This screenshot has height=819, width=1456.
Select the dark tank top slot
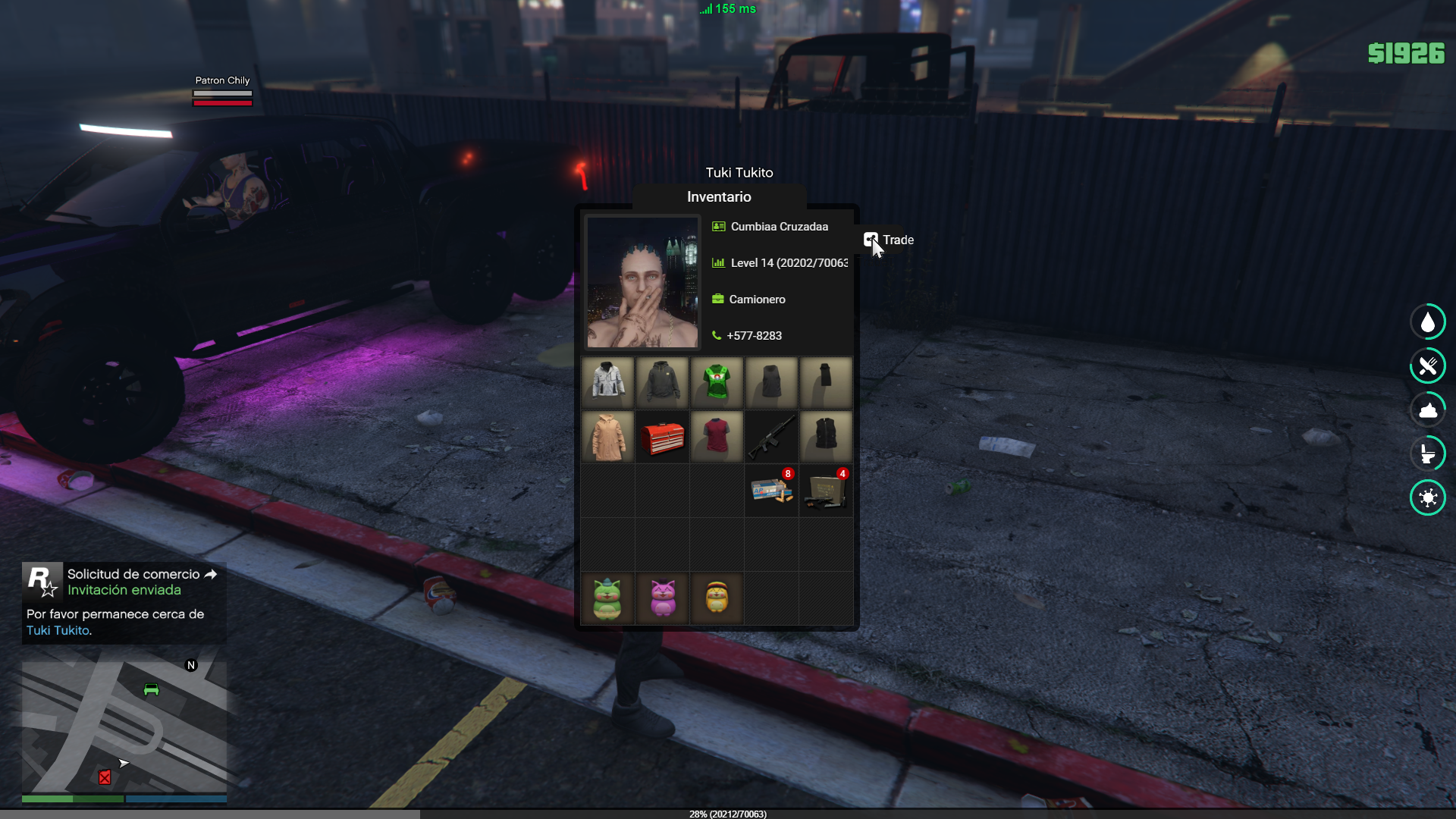pos(771,382)
